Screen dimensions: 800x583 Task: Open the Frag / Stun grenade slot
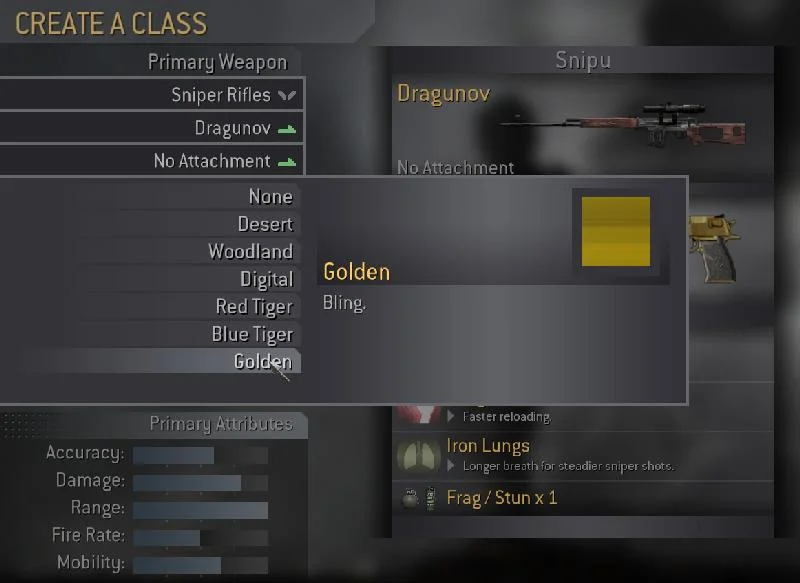501,497
